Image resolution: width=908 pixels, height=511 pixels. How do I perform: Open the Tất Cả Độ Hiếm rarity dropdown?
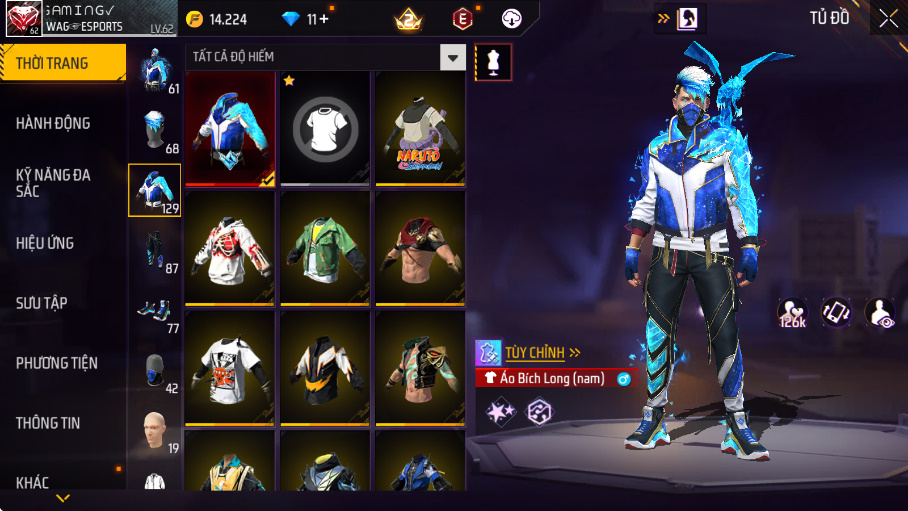[454, 57]
